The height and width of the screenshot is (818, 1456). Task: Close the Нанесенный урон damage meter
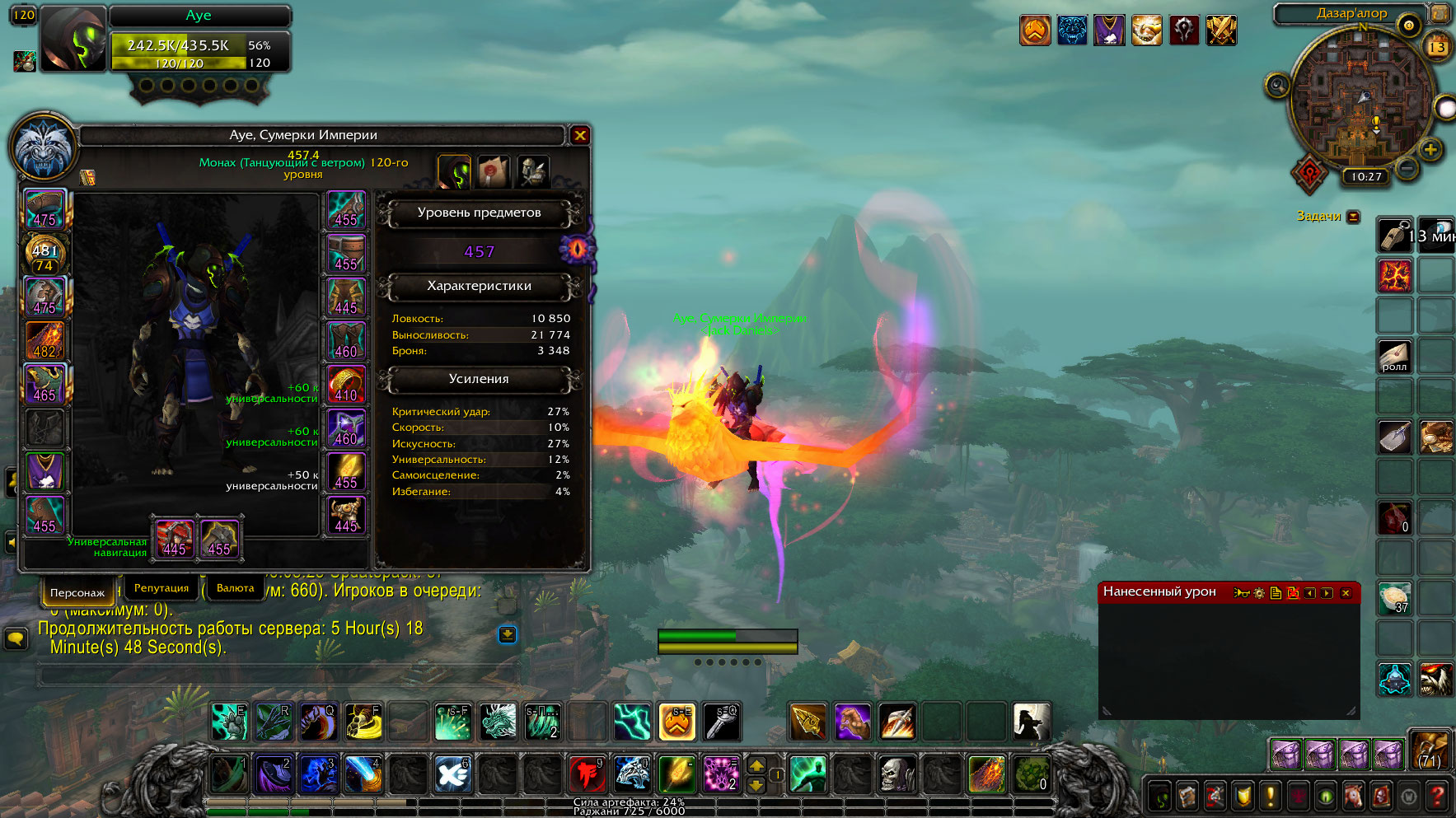click(1346, 592)
